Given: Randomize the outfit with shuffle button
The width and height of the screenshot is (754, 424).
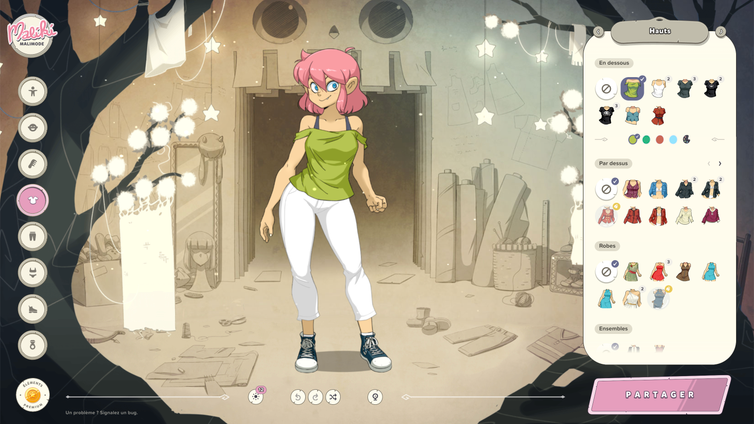Looking at the screenshot, I should (x=333, y=397).
